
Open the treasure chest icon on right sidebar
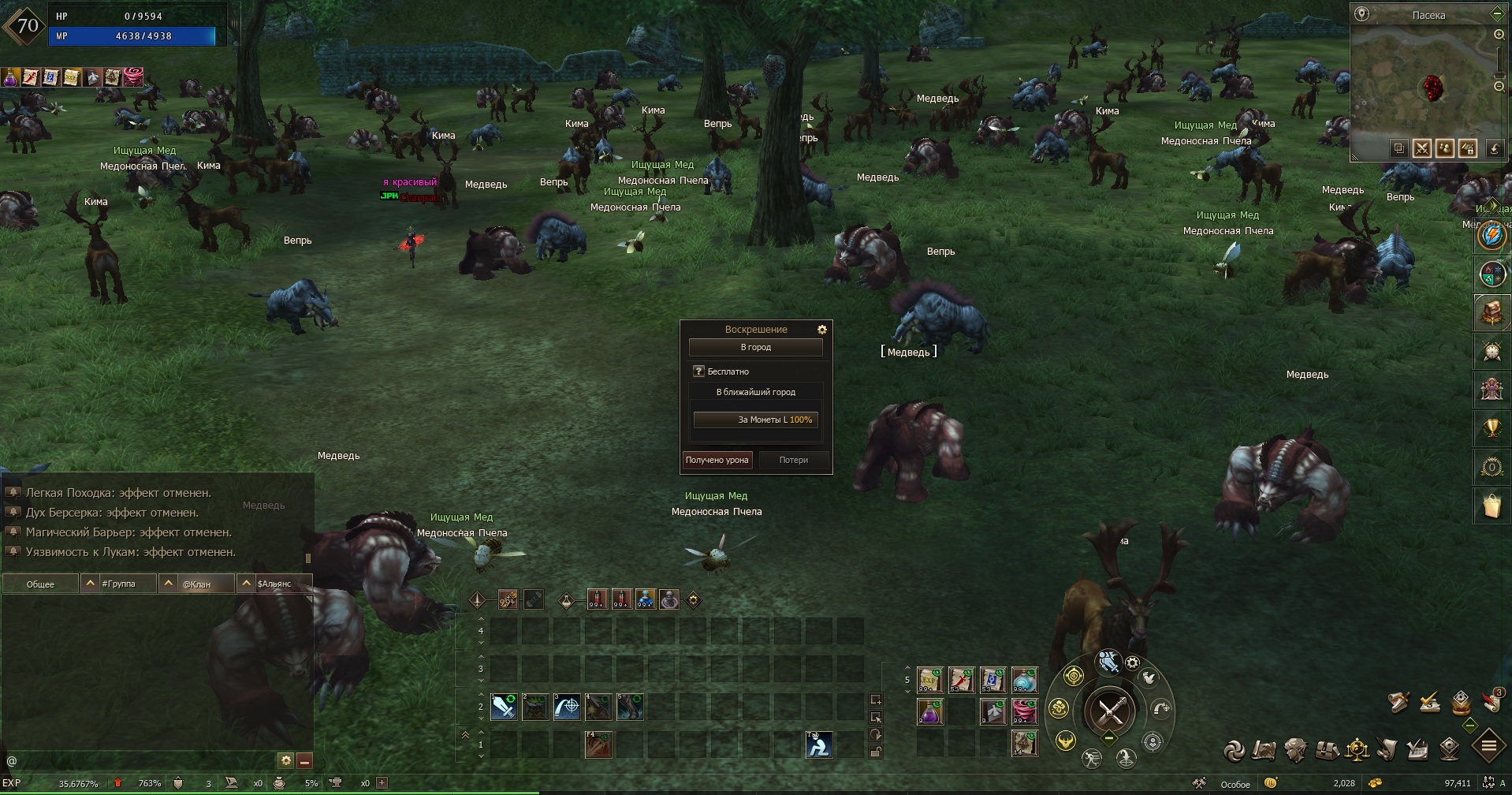click(x=1491, y=313)
